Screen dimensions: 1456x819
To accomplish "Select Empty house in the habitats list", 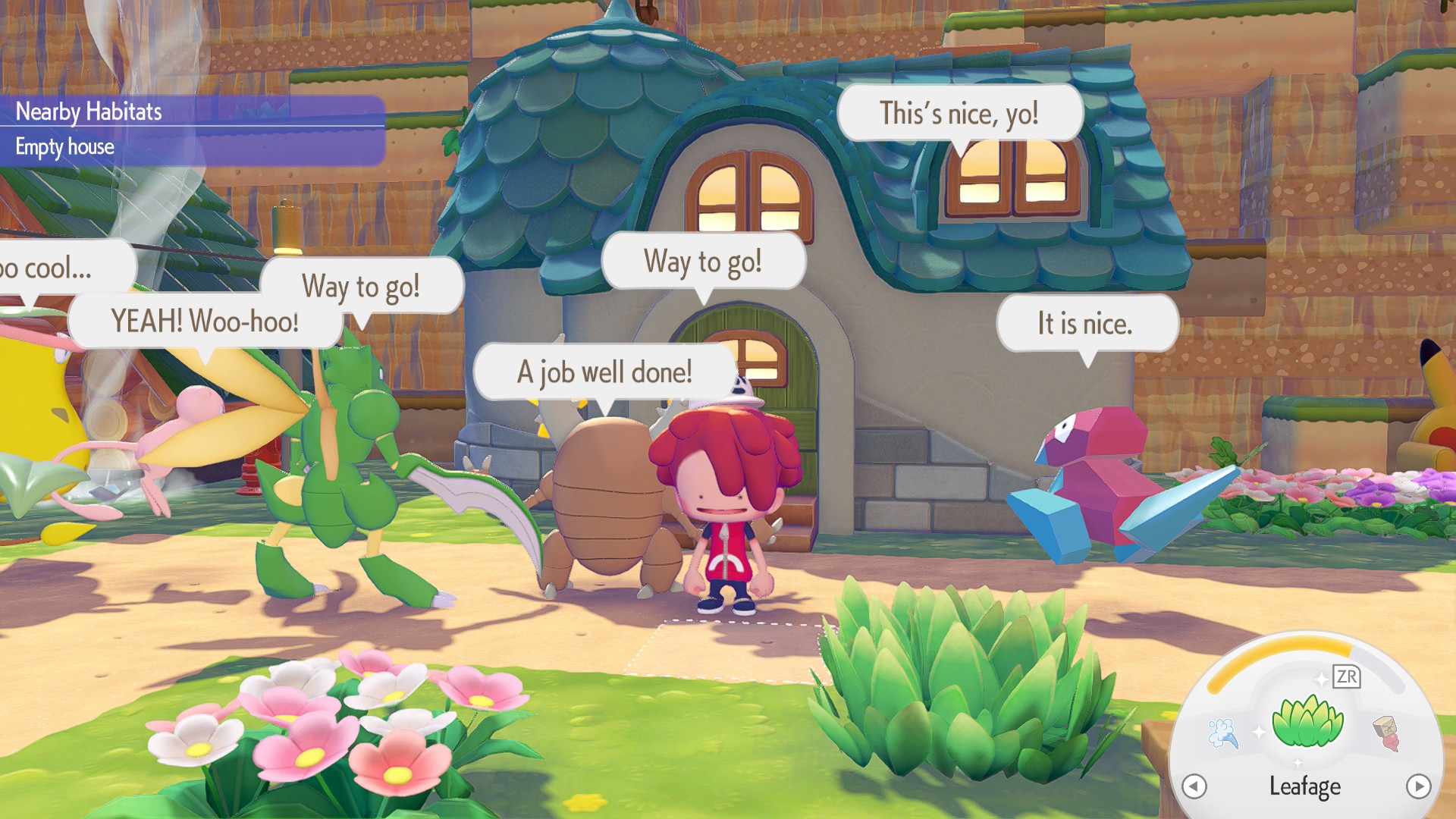I will point(64,147).
